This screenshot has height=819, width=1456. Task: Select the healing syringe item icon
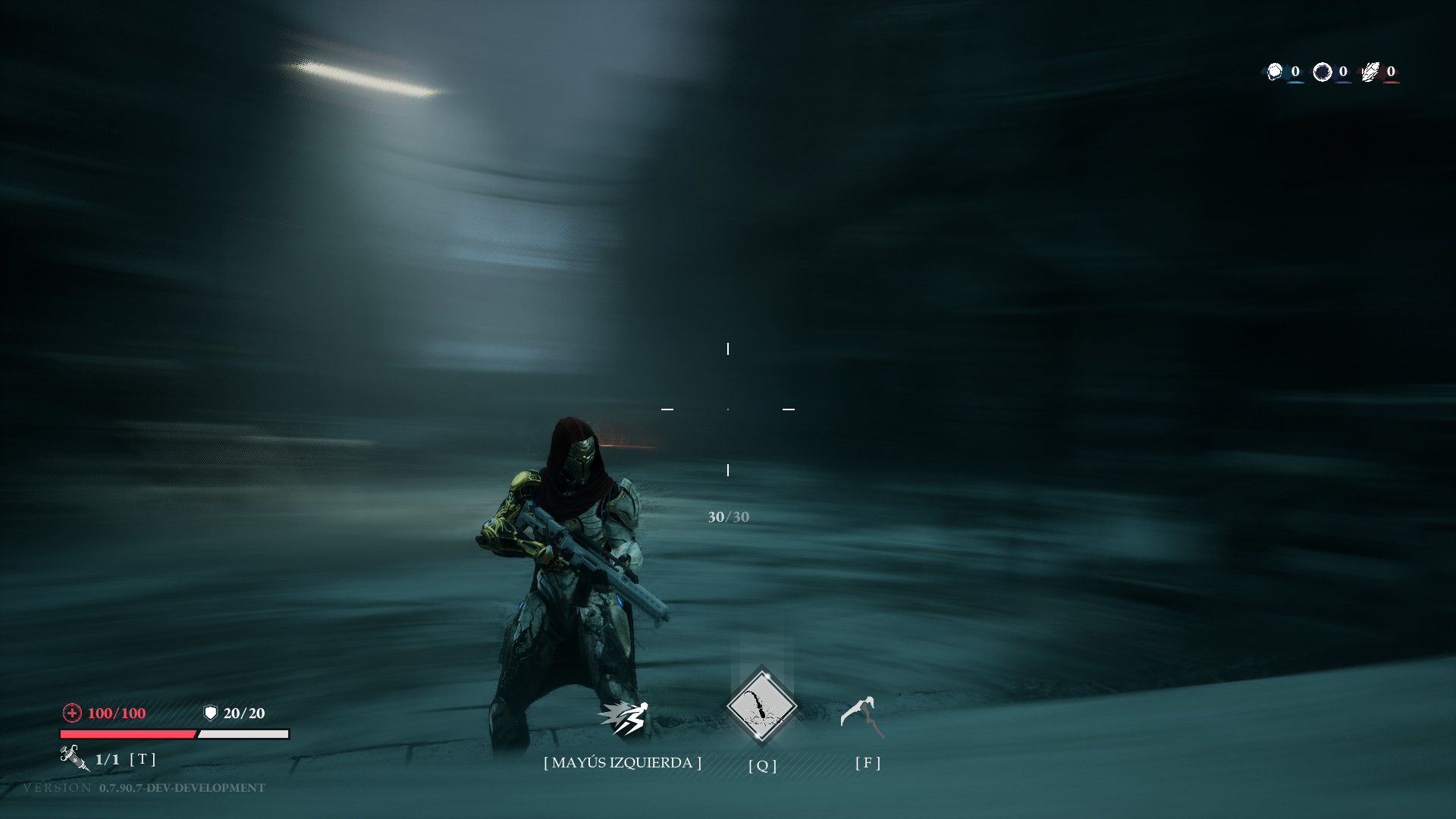pyautogui.click(x=74, y=757)
